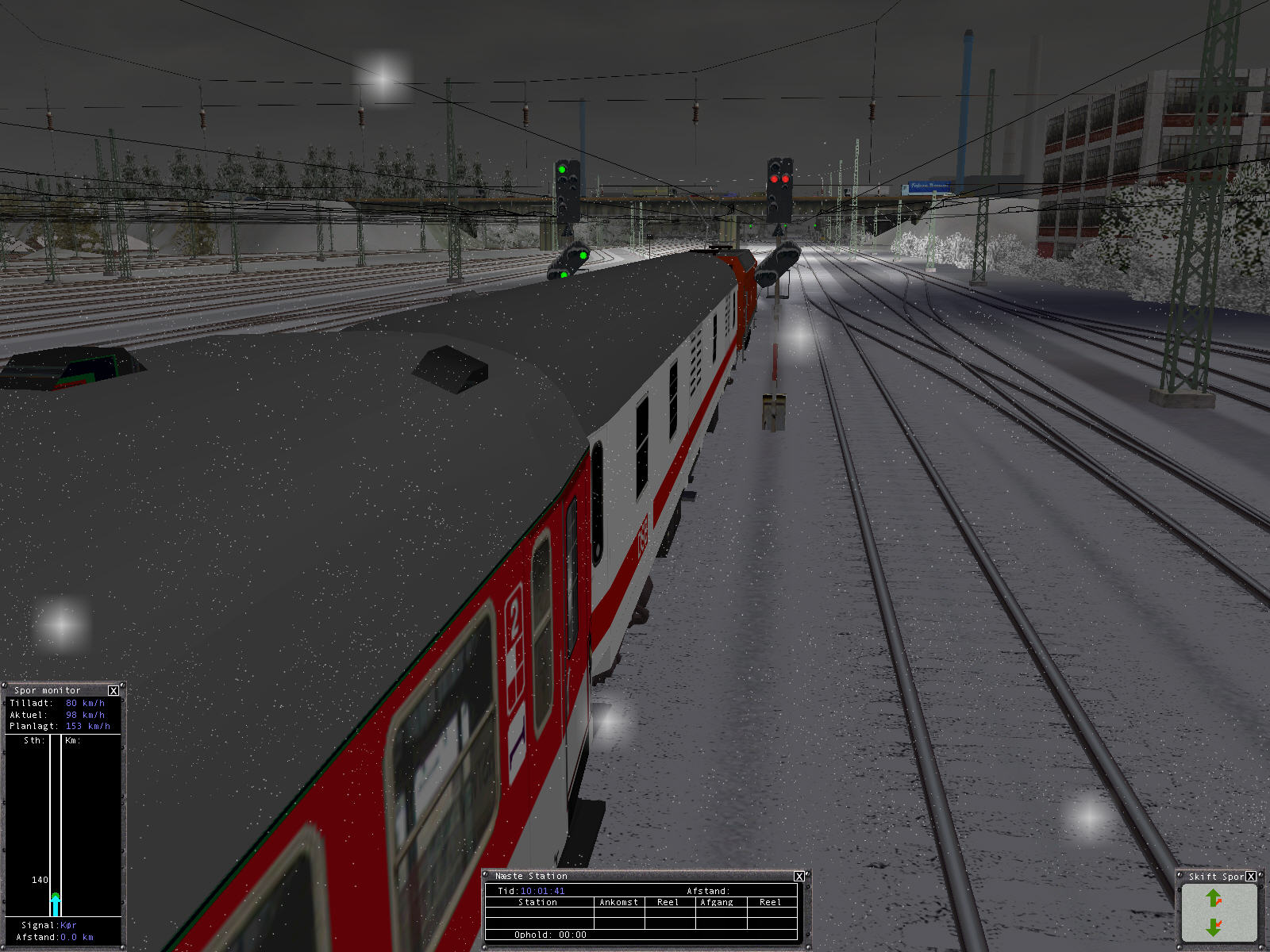Click the upward green switch arrow
Image resolution: width=1270 pixels, height=952 pixels.
1213,898
